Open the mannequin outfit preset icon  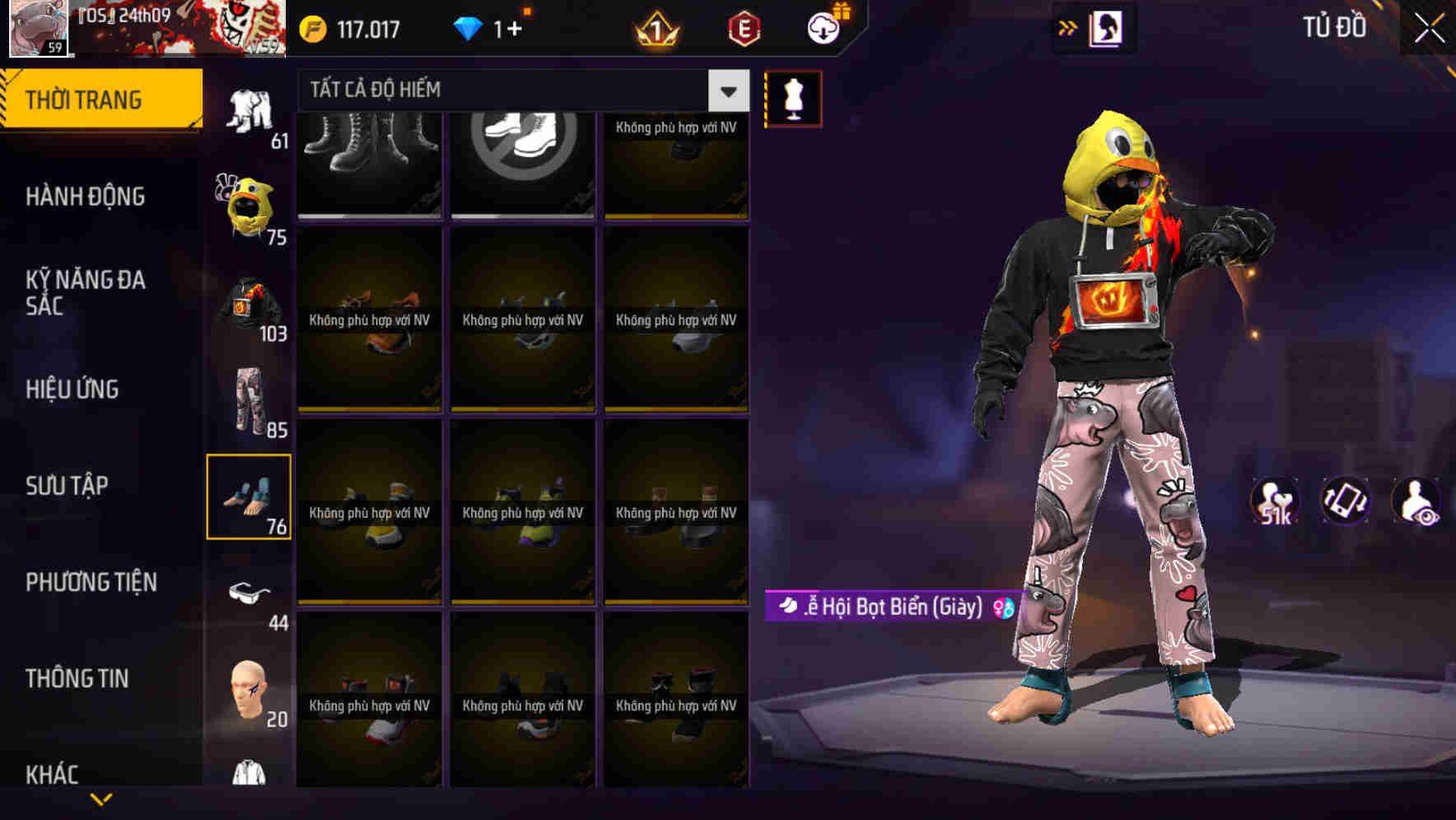tap(792, 96)
